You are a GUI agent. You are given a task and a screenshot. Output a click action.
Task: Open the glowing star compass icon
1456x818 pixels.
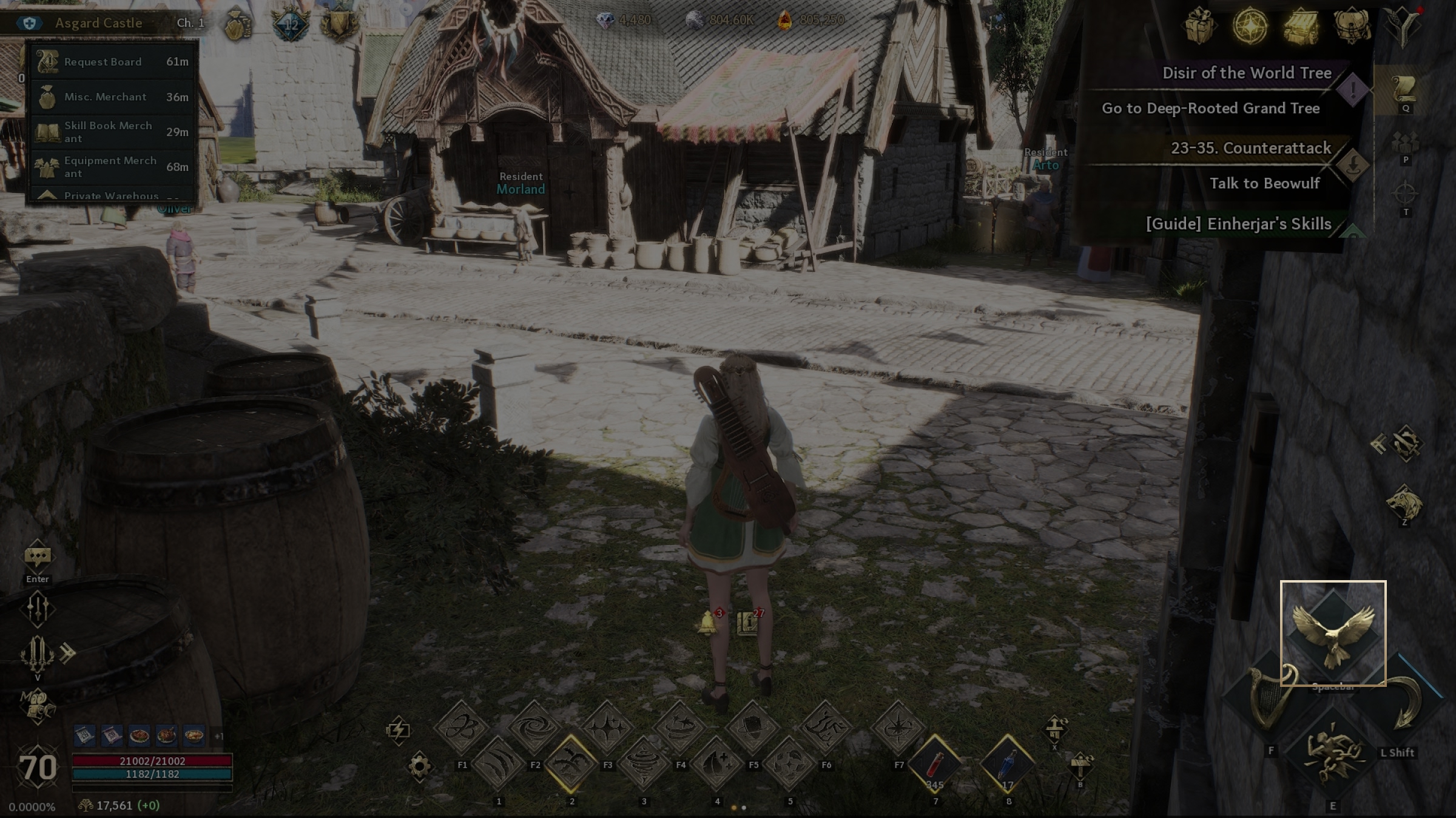pos(1250,26)
